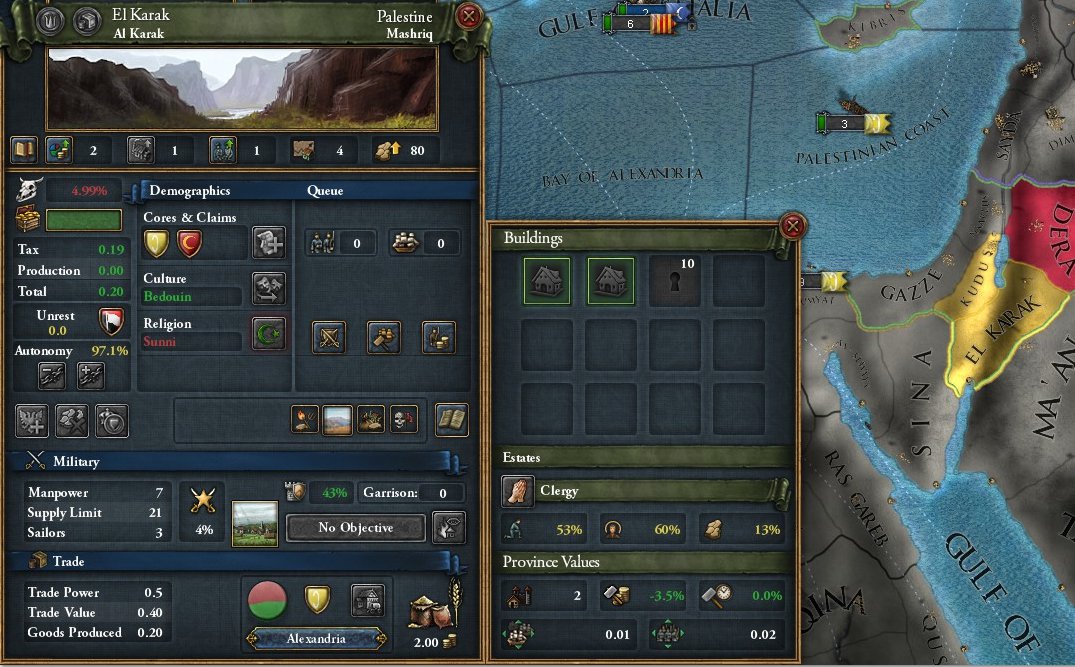This screenshot has height=667, width=1075.
Task: Click the No Objective button
Action: 356,527
